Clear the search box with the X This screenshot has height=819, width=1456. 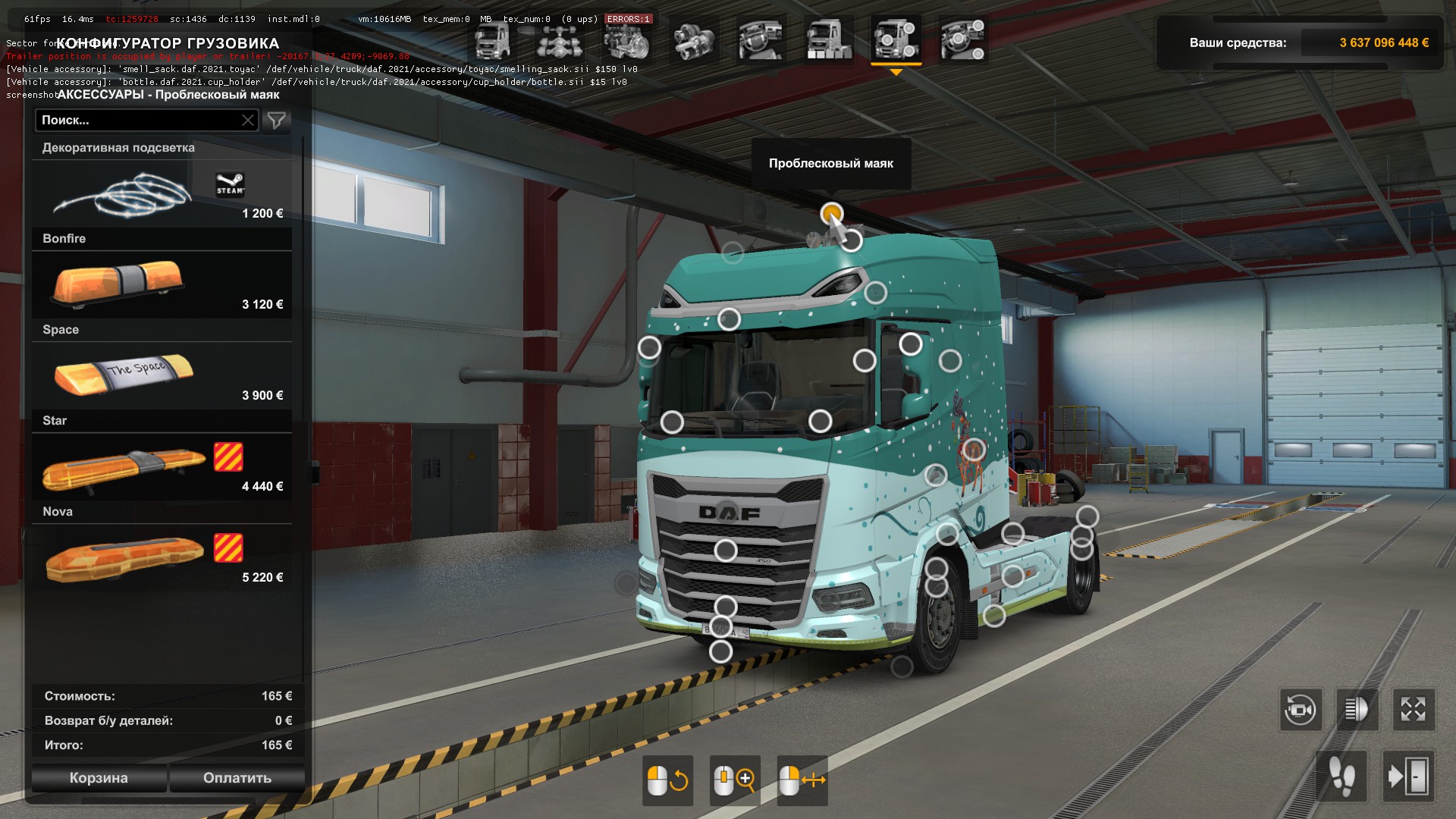(248, 121)
